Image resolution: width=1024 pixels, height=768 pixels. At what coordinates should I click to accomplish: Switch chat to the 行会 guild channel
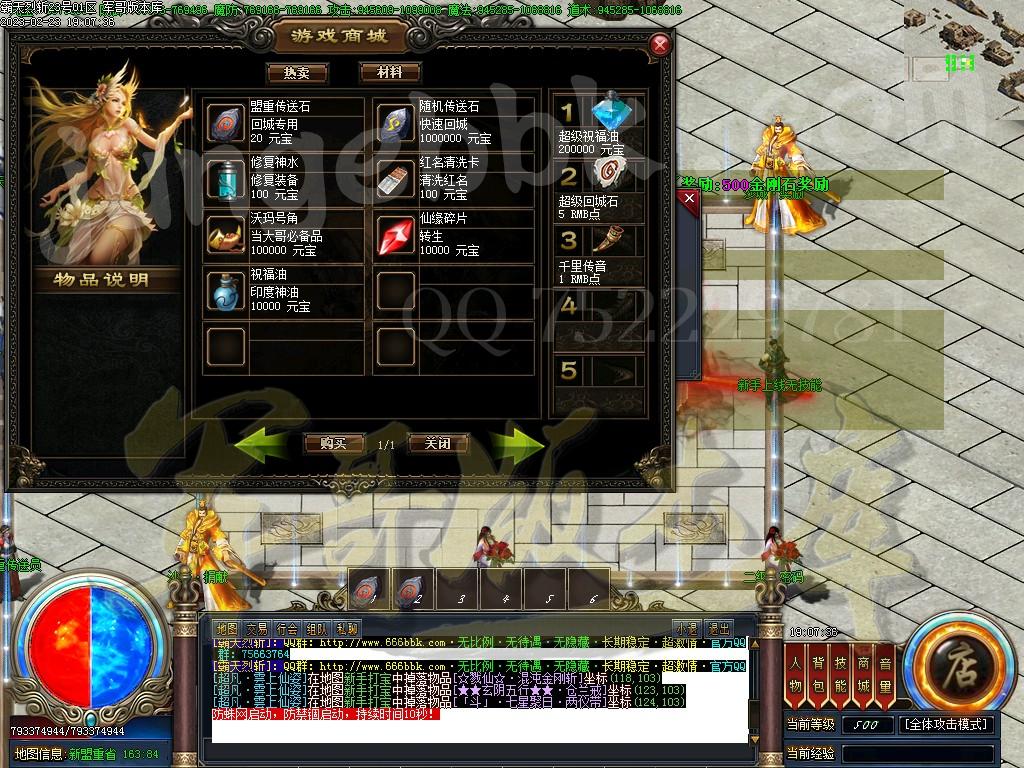pos(287,629)
